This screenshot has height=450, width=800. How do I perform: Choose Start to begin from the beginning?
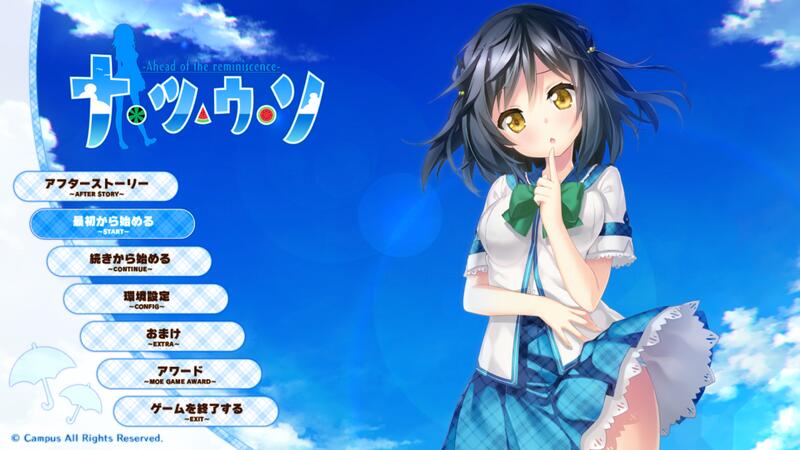tap(112, 223)
